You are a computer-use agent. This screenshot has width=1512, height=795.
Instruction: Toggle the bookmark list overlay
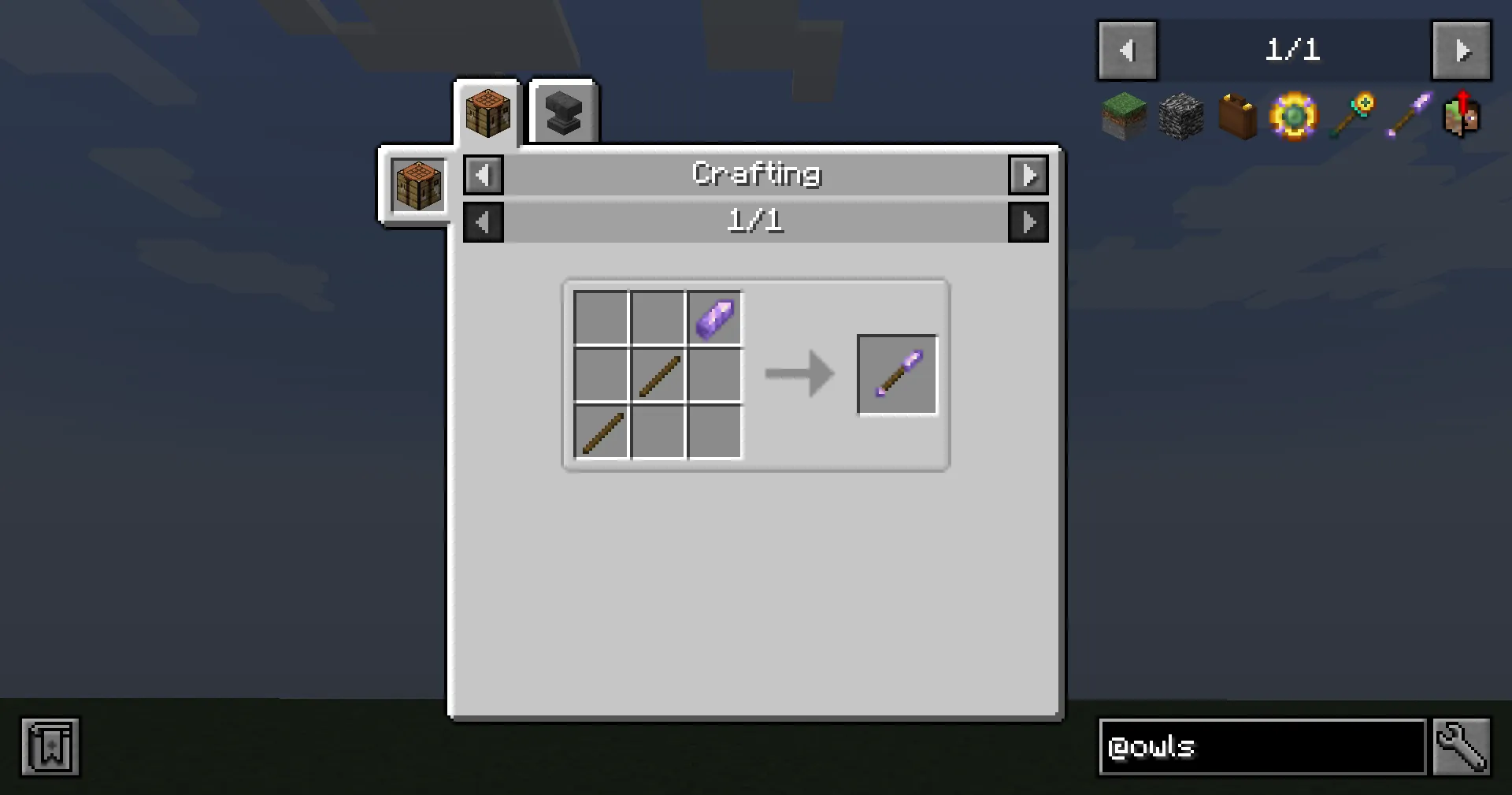pyautogui.click(x=50, y=747)
